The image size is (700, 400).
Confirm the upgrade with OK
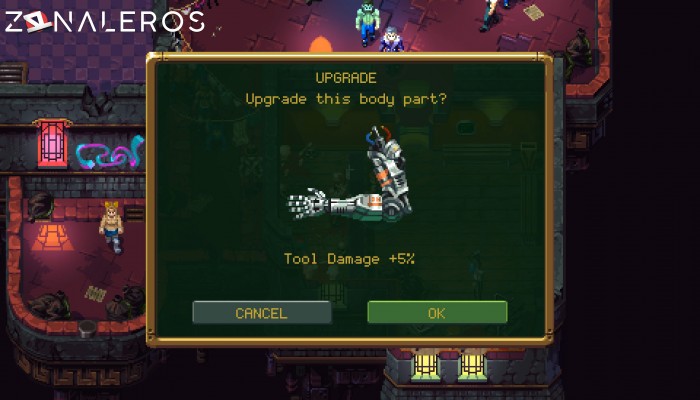click(437, 313)
